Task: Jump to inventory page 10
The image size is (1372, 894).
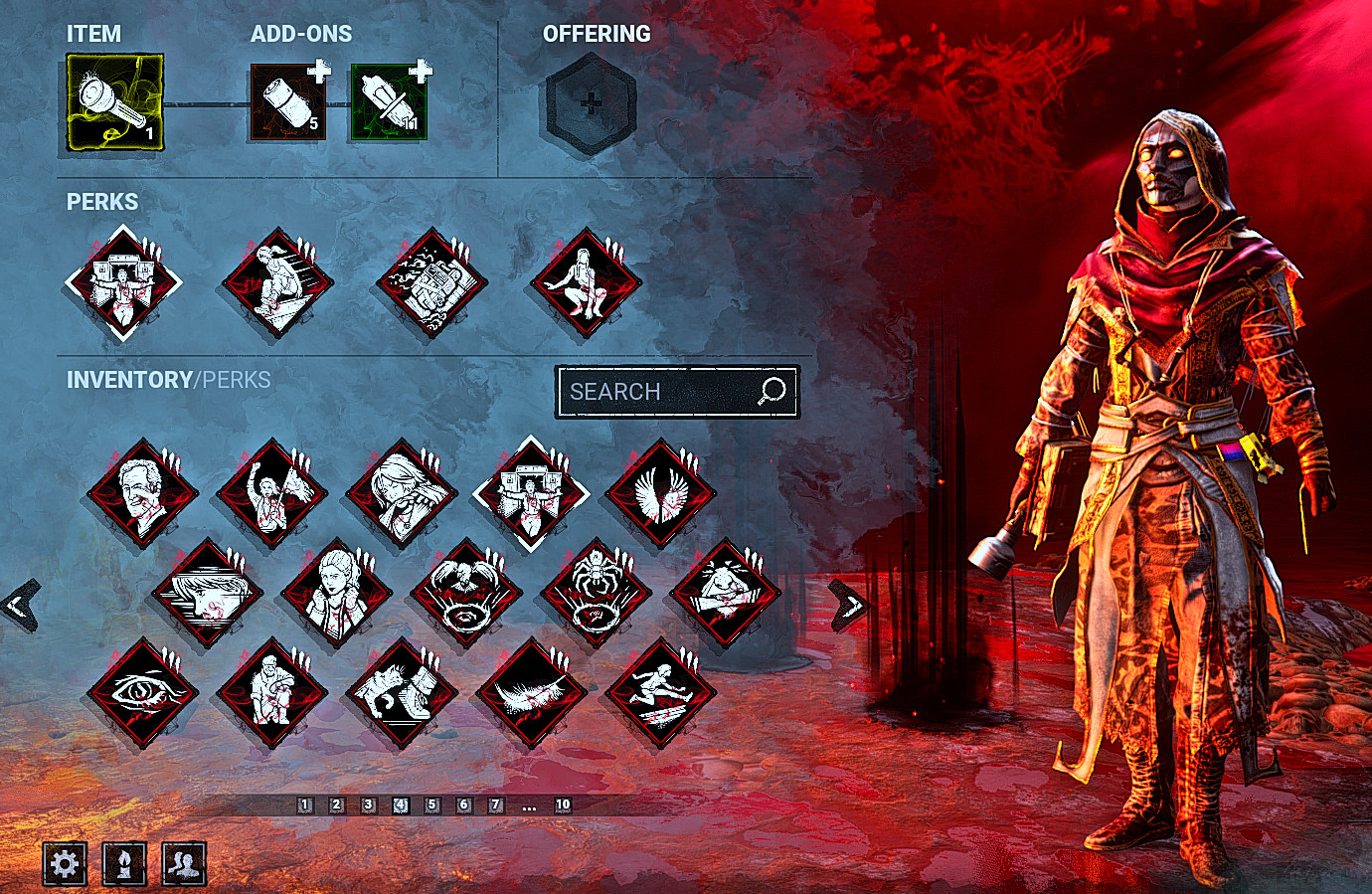Action: click(563, 805)
